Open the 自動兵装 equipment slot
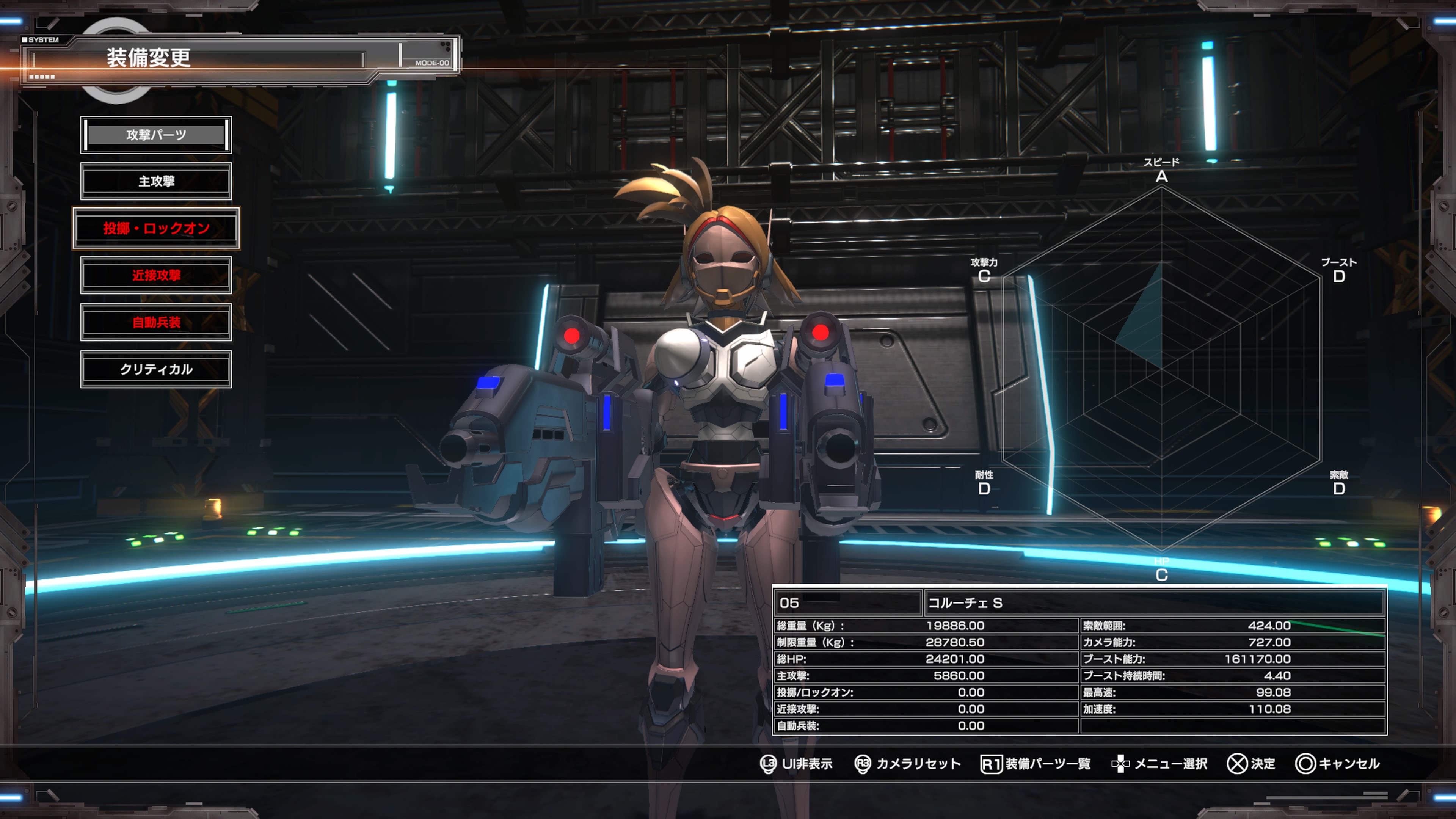This screenshot has height=819, width=1456. tap(156, 322)
